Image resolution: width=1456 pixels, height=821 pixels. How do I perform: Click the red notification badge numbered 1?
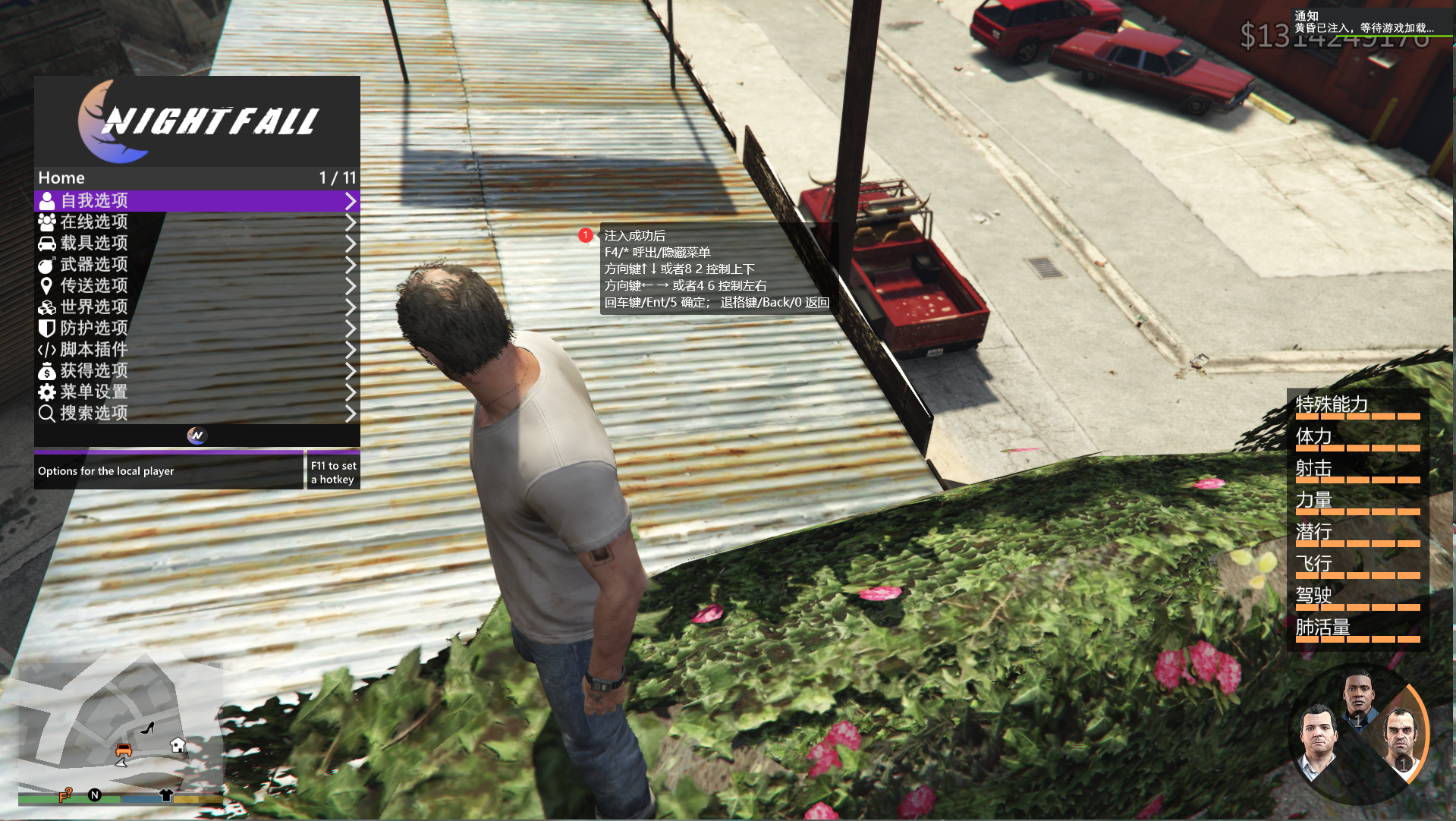coord(585,235)
